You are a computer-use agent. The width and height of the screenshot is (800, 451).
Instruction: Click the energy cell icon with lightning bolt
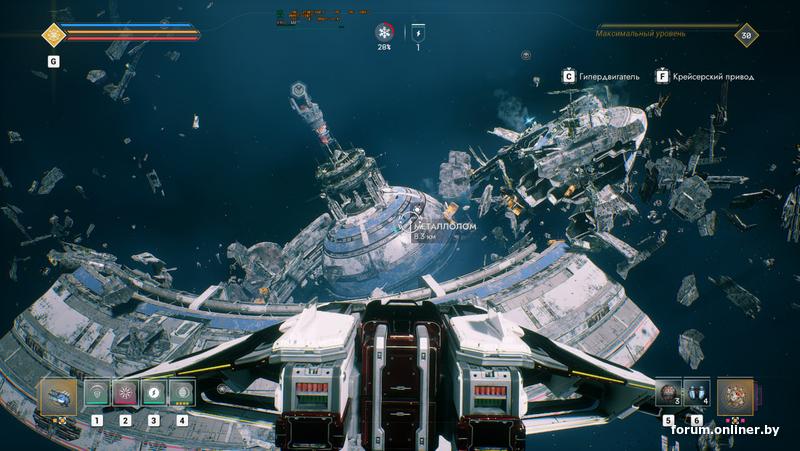point(418,31)
